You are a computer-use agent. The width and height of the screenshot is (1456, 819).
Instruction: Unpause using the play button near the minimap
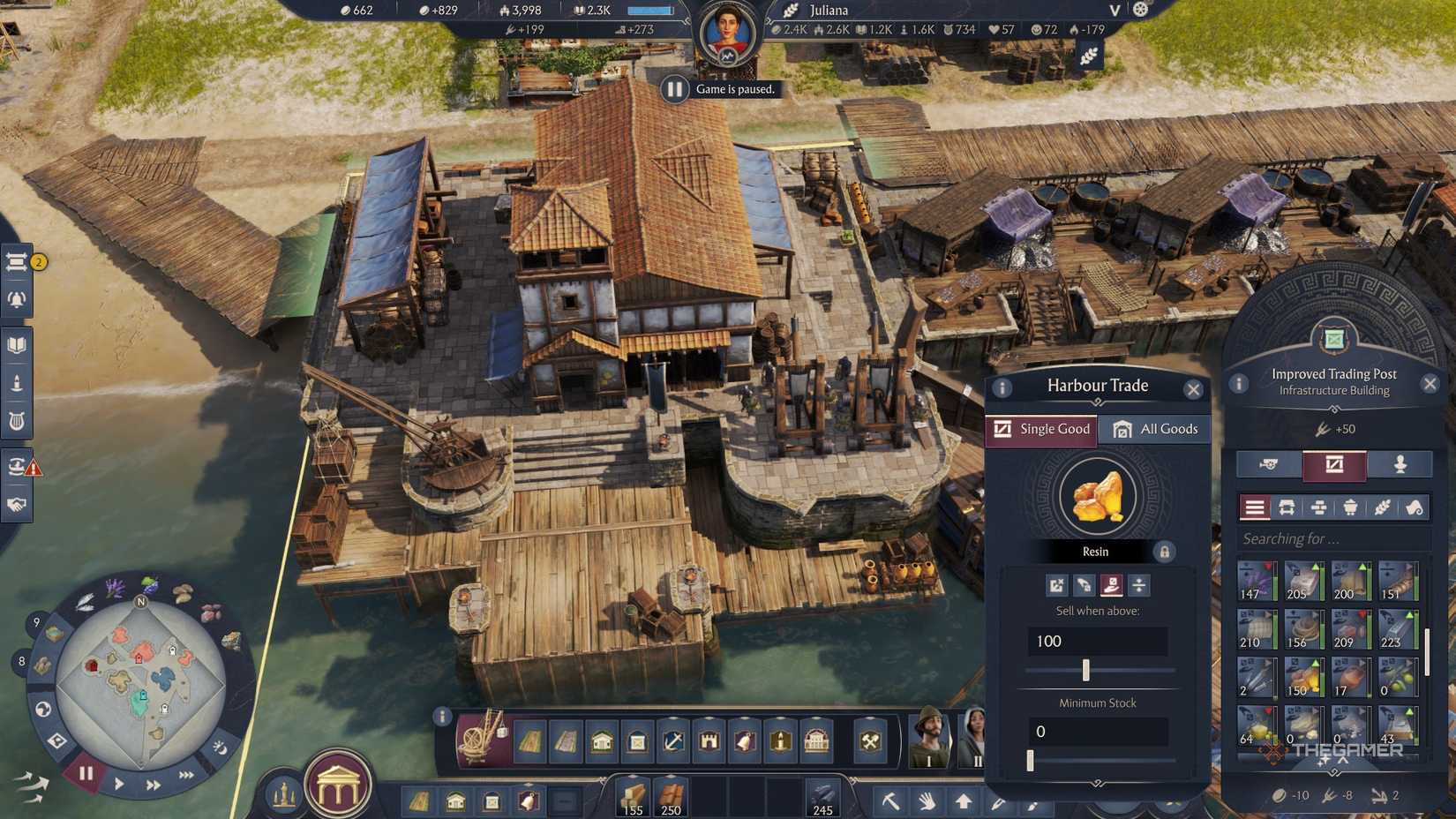pos(119,785)
